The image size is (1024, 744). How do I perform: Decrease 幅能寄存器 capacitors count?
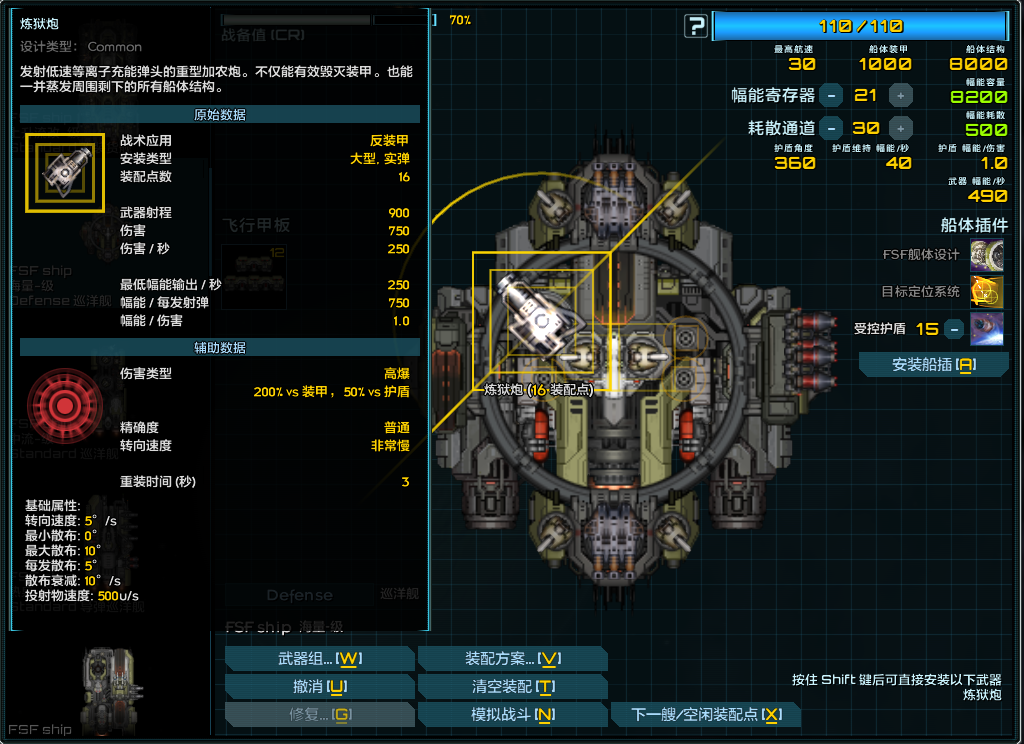tap(831, 95)
